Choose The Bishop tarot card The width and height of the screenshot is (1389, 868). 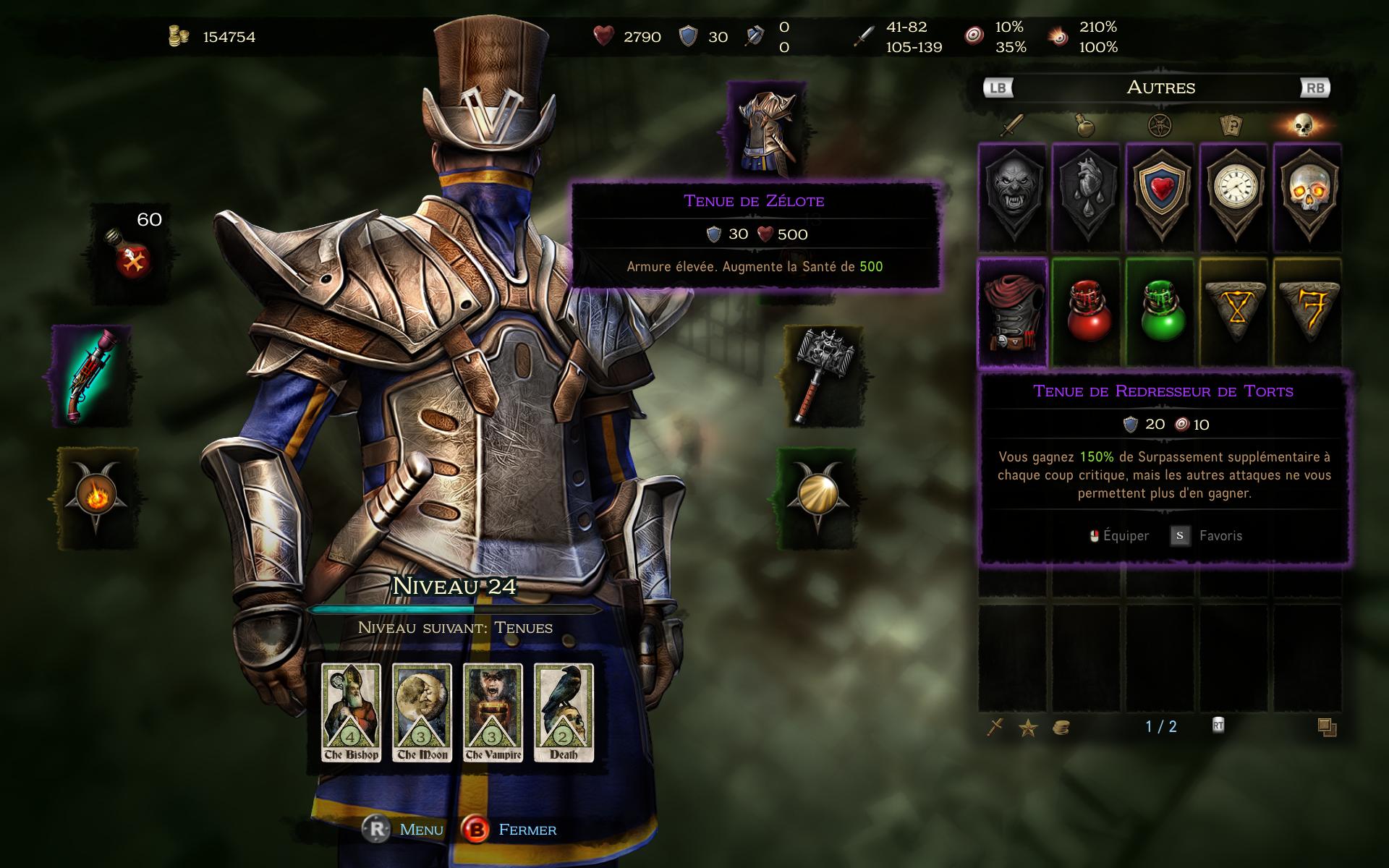[x=351, y=712]
